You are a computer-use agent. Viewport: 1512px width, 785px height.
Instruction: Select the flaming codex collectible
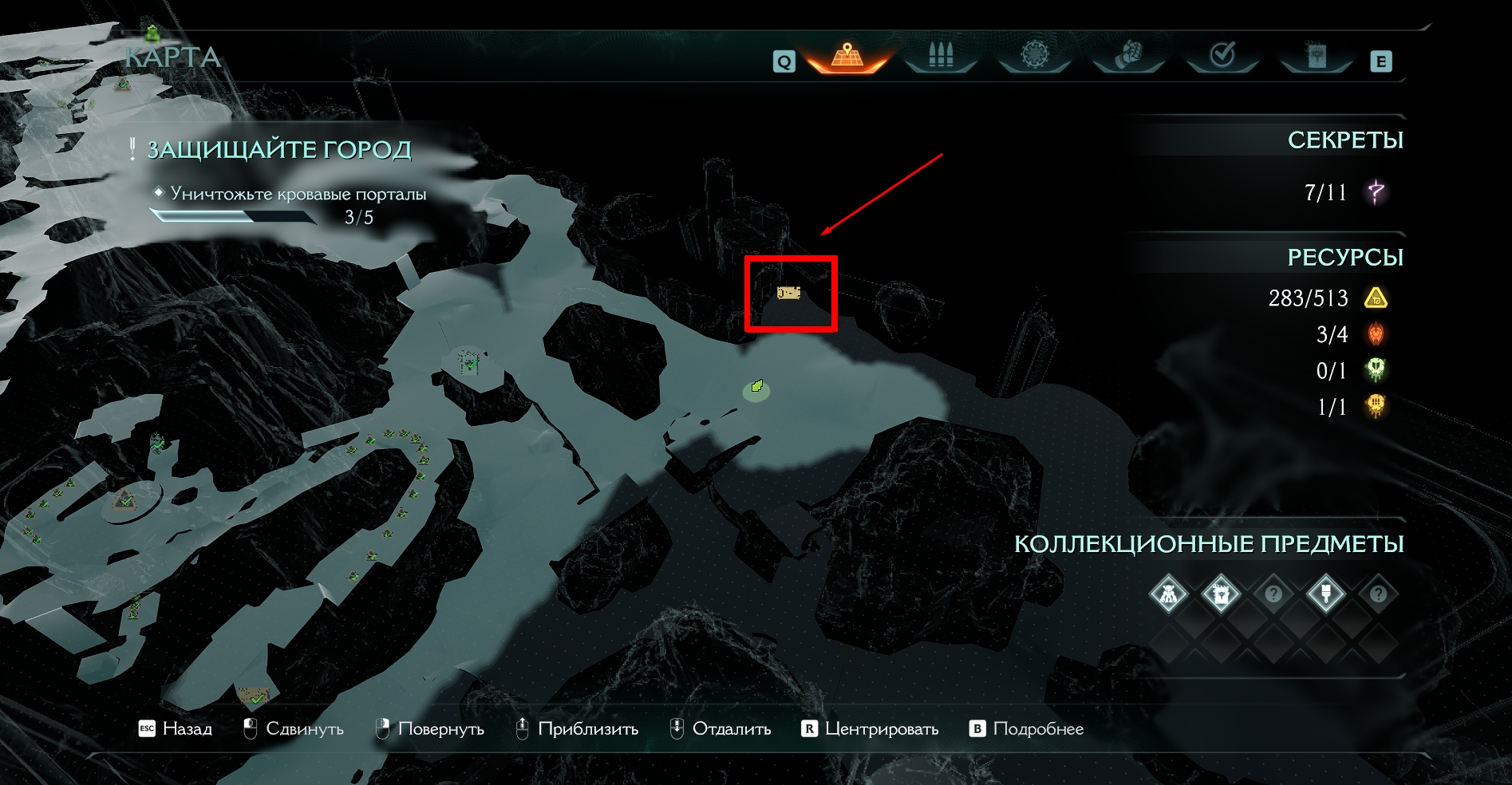coord(1221,594)
